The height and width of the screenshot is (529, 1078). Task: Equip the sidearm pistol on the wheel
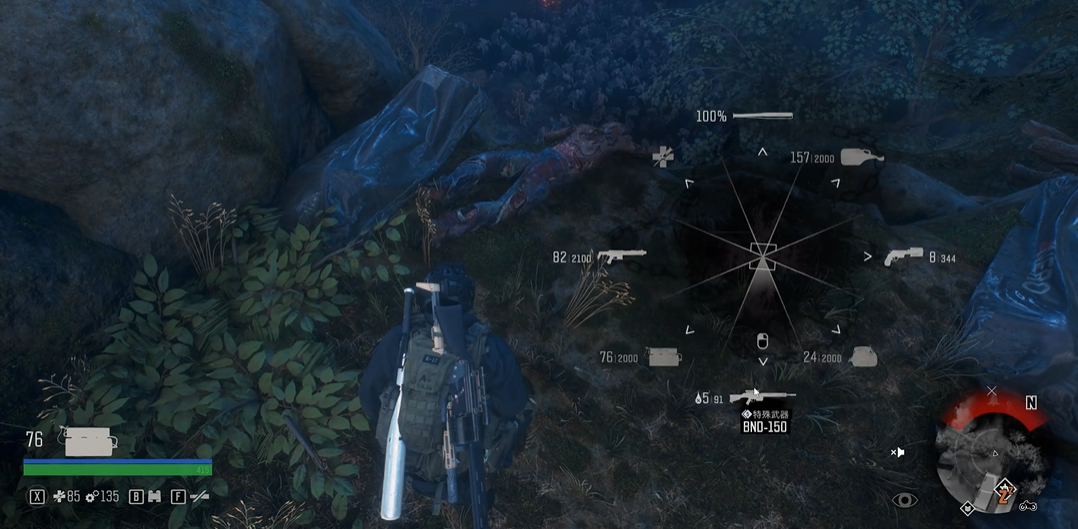(x=902, y=257)
